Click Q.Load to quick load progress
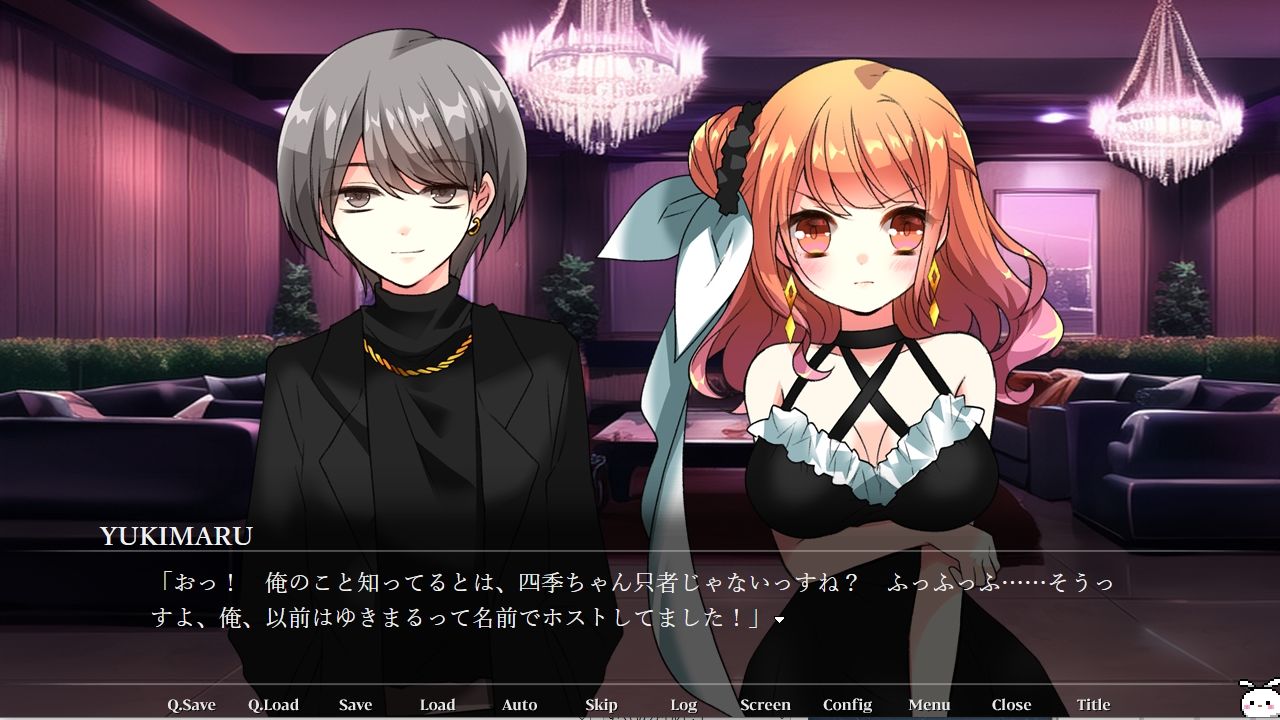This screenshot has width=1280, height=720. [273, 704]
